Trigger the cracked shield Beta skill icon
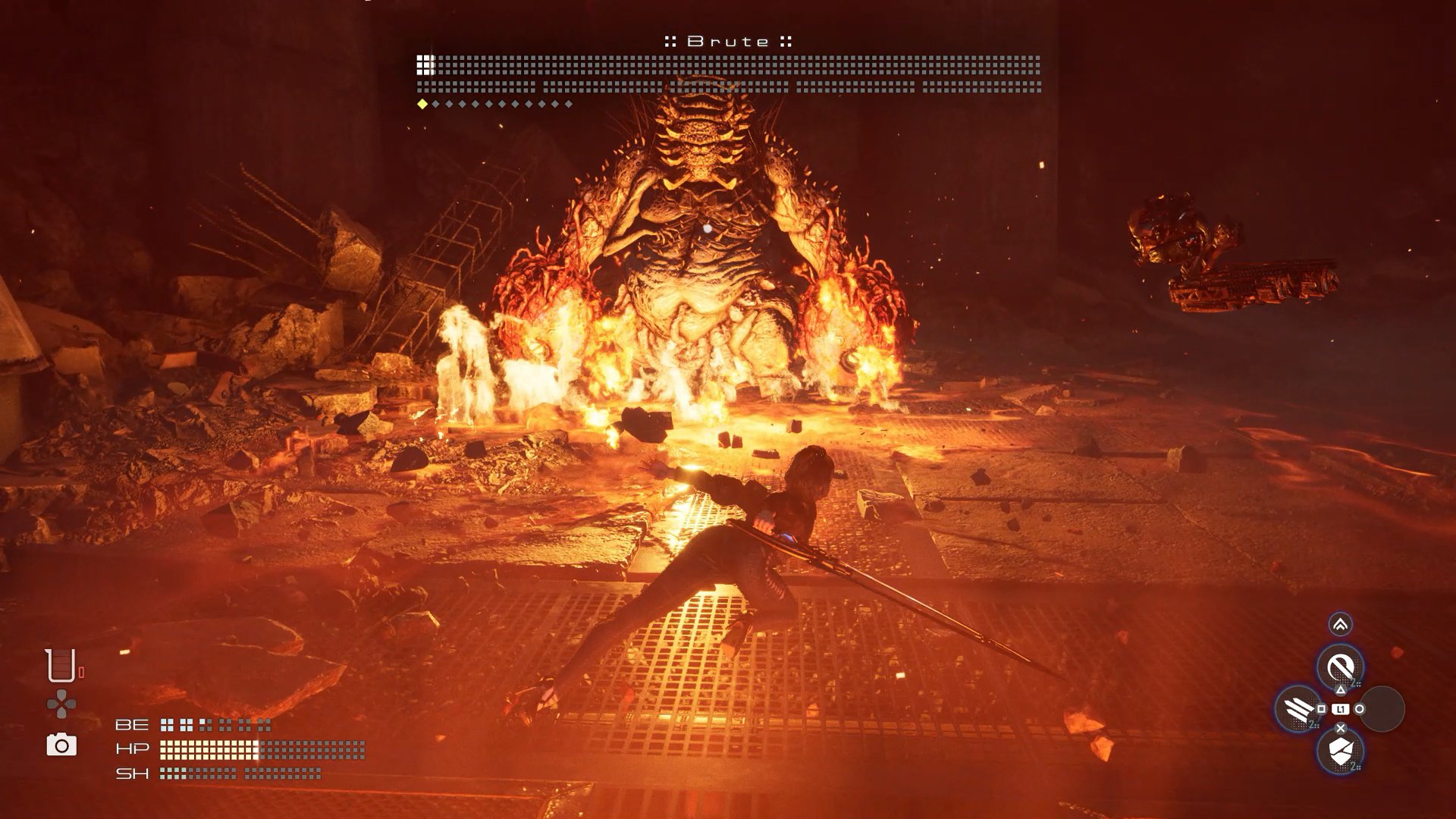 coord(1340,751)
